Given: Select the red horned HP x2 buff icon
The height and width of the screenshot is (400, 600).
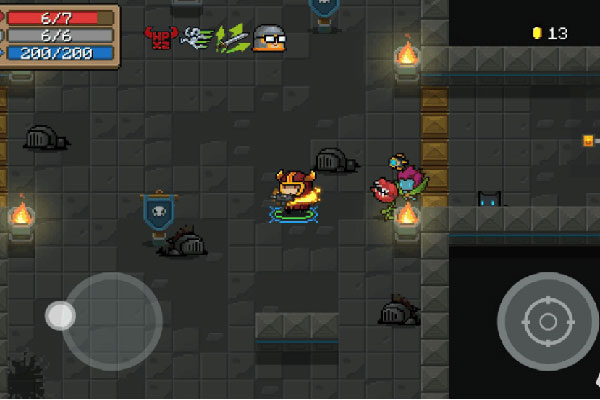Looking at the screenshot, I should click(160, 38).
